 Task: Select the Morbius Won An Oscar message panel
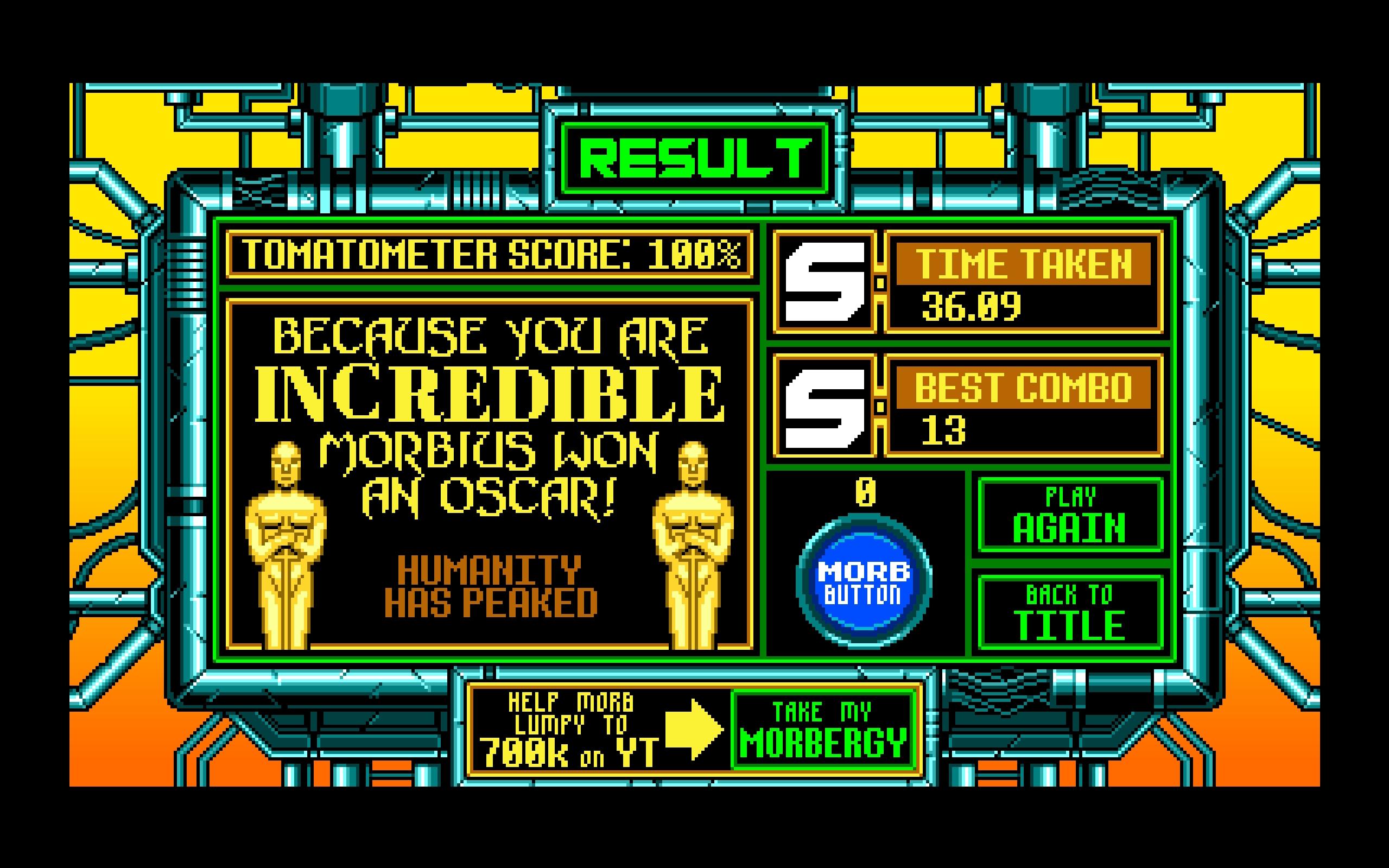(491, 471)
